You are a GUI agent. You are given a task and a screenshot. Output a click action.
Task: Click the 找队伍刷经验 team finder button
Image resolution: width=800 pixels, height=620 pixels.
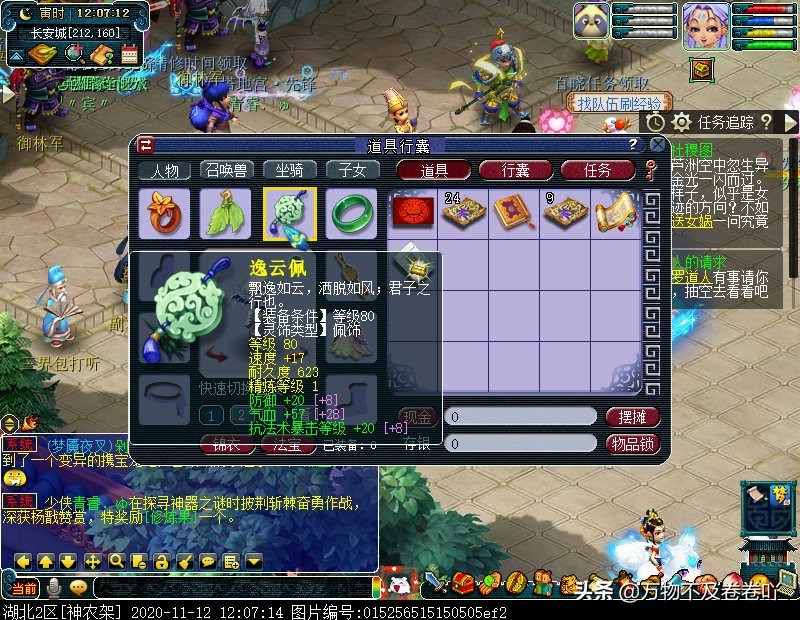tap(619, 103)
